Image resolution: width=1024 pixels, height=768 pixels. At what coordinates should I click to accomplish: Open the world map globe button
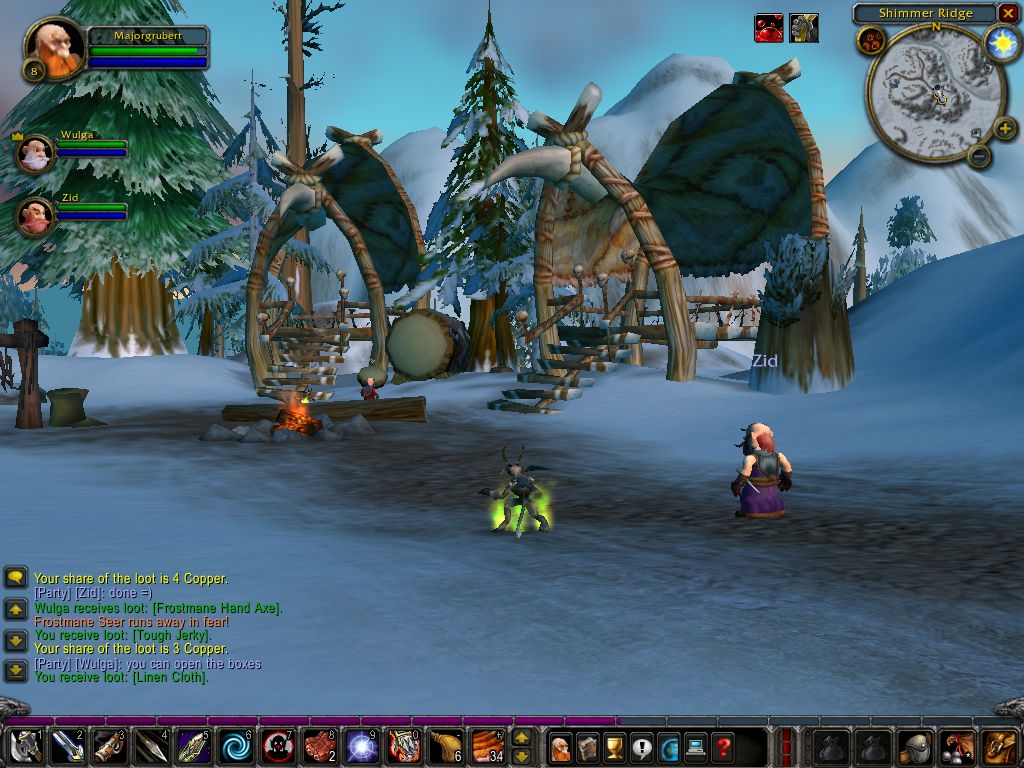point(668,747)
